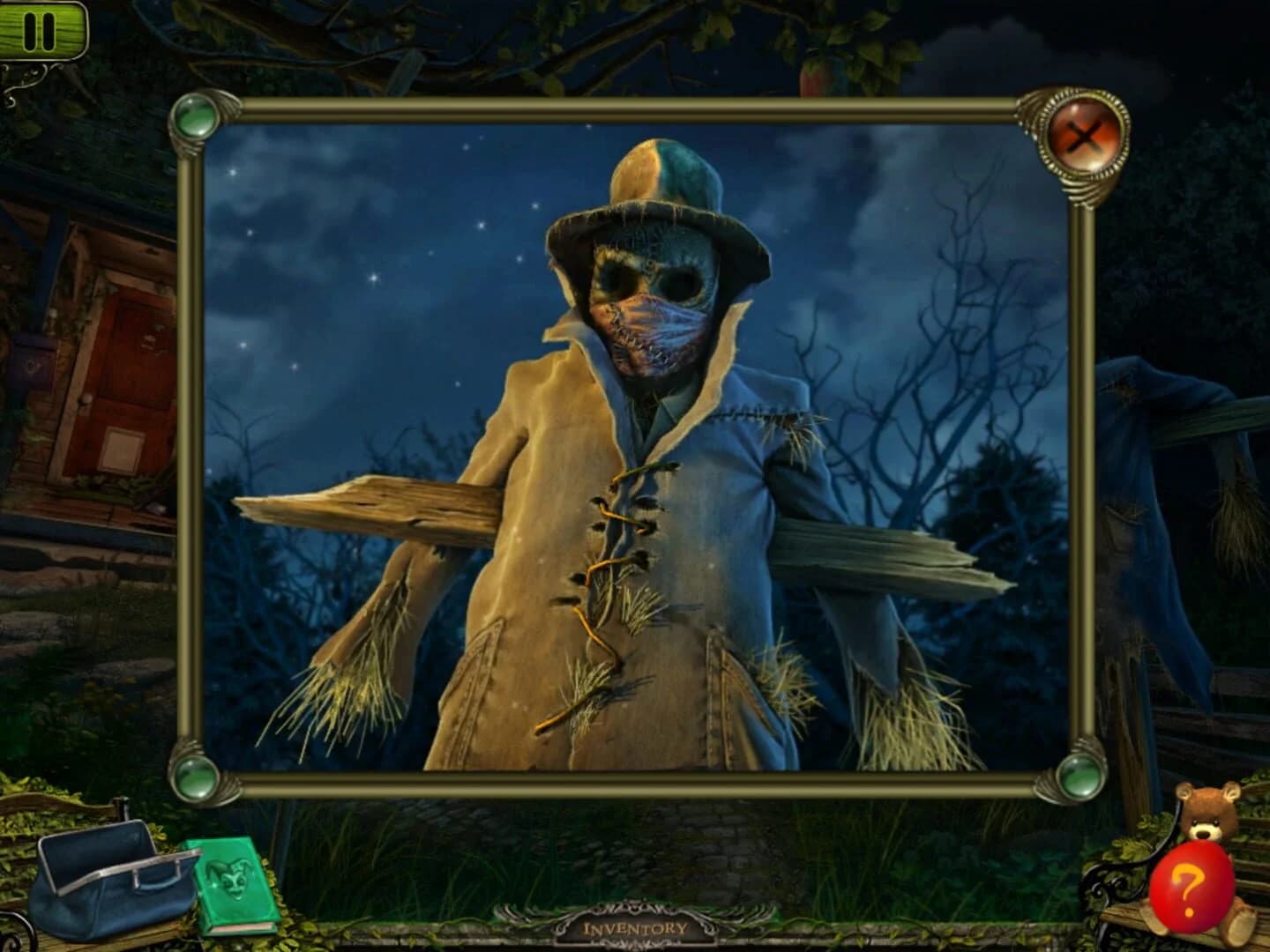Click the bottom-left green gem toggle
Viewport: 1270px width, 952px height.
point(196,777)
